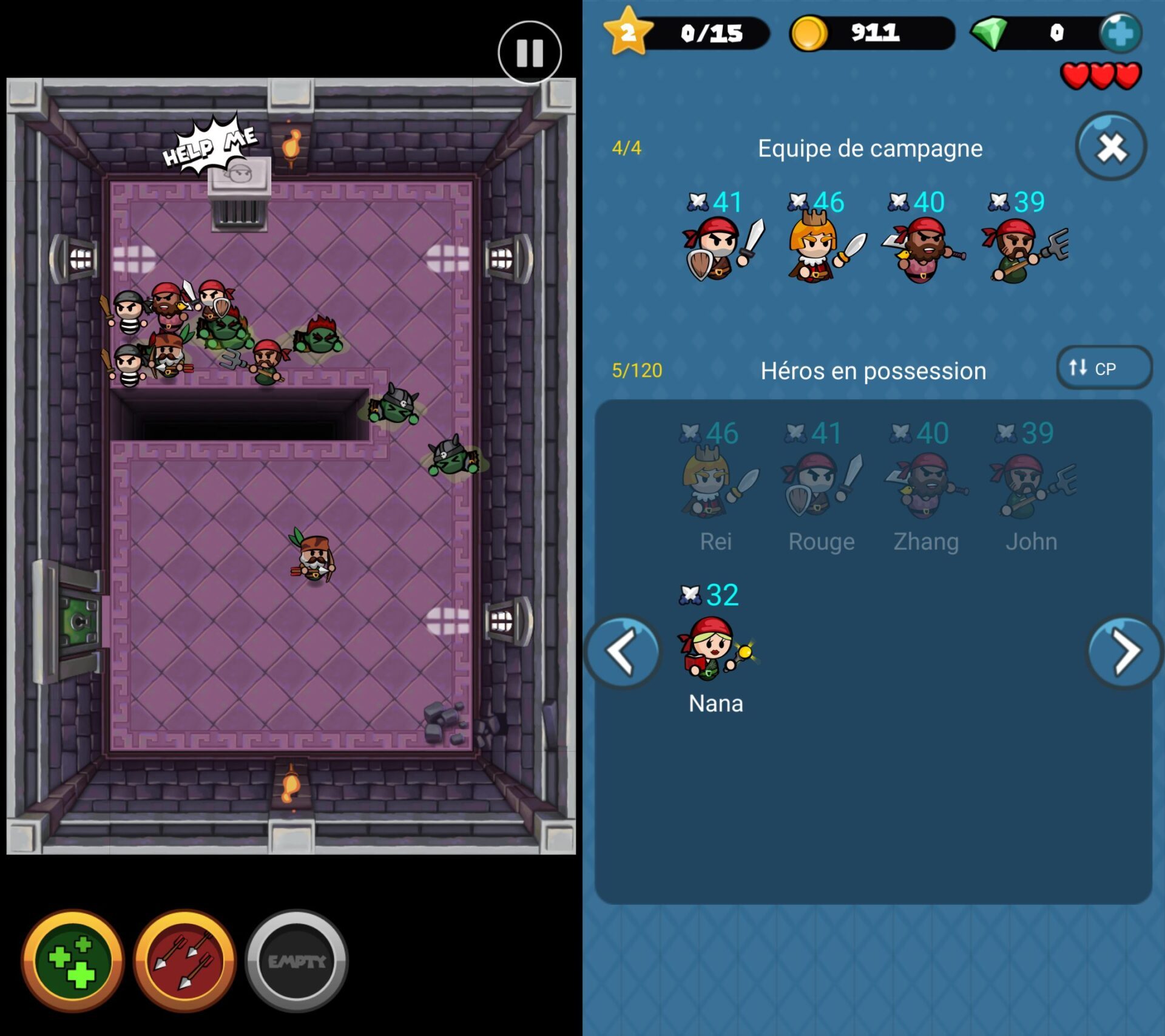The image size is (1165, 1036).
Task: Choose Rei in the owned heroes list
Action: tap(716, 486)
